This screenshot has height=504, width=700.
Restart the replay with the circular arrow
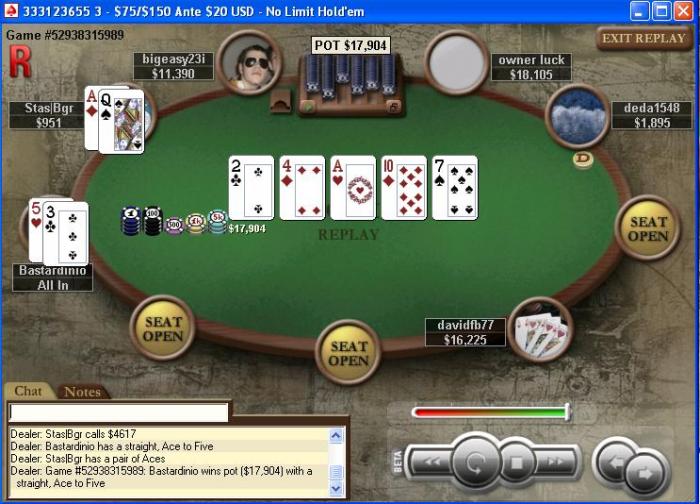click(x=475, y=463)
